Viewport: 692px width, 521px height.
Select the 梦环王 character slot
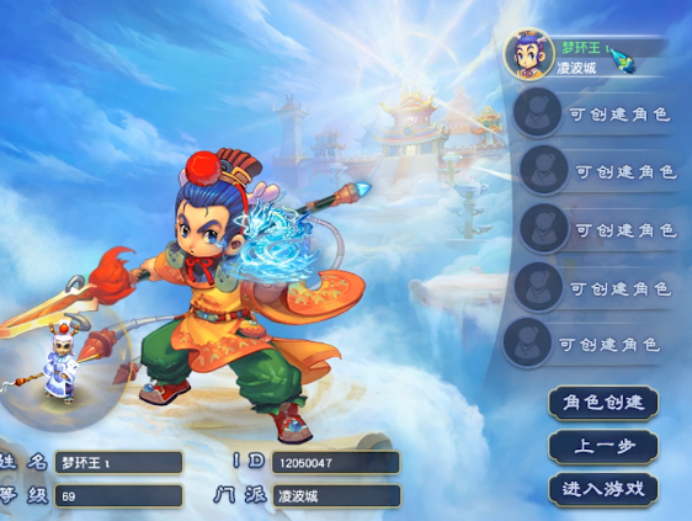(585, 56)
